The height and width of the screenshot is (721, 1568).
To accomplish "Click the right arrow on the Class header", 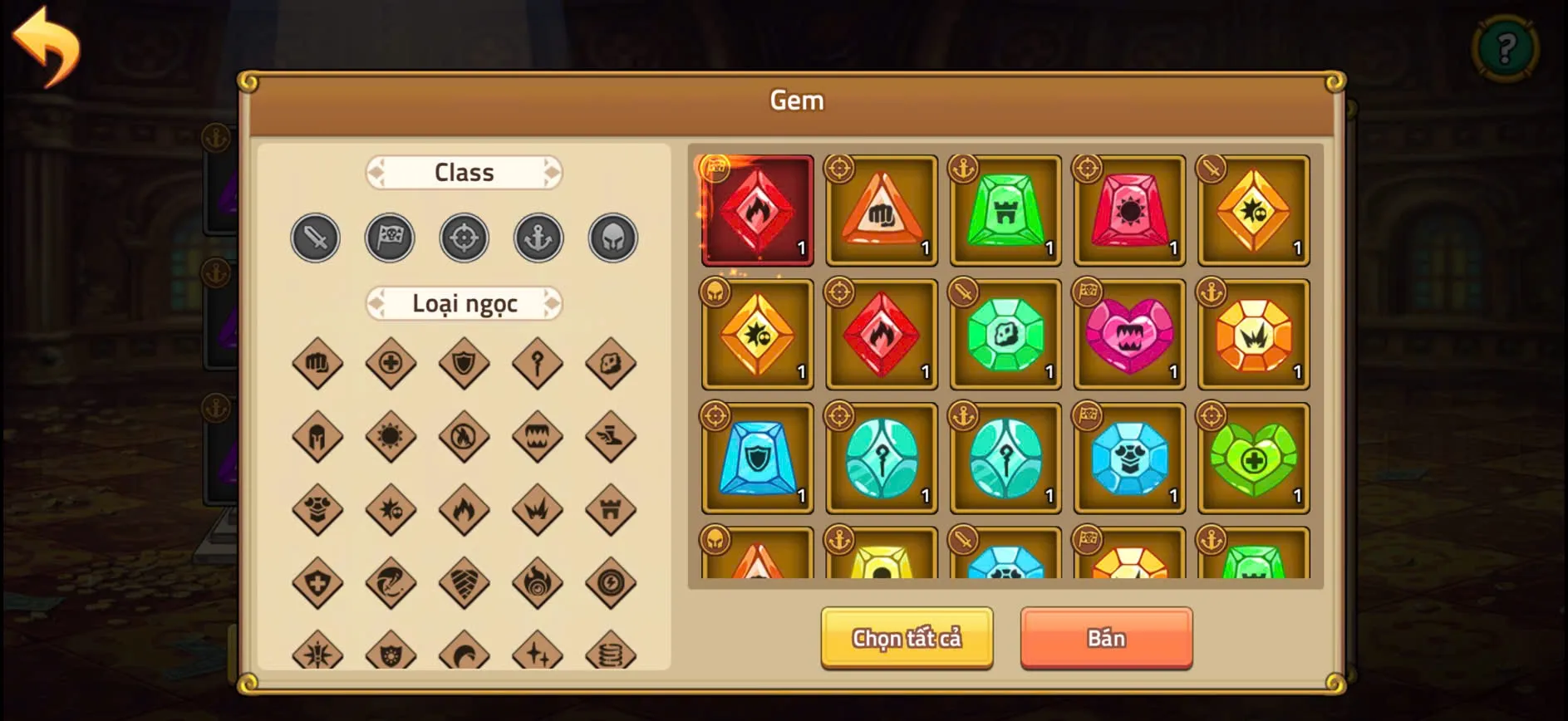I will 551,172.
